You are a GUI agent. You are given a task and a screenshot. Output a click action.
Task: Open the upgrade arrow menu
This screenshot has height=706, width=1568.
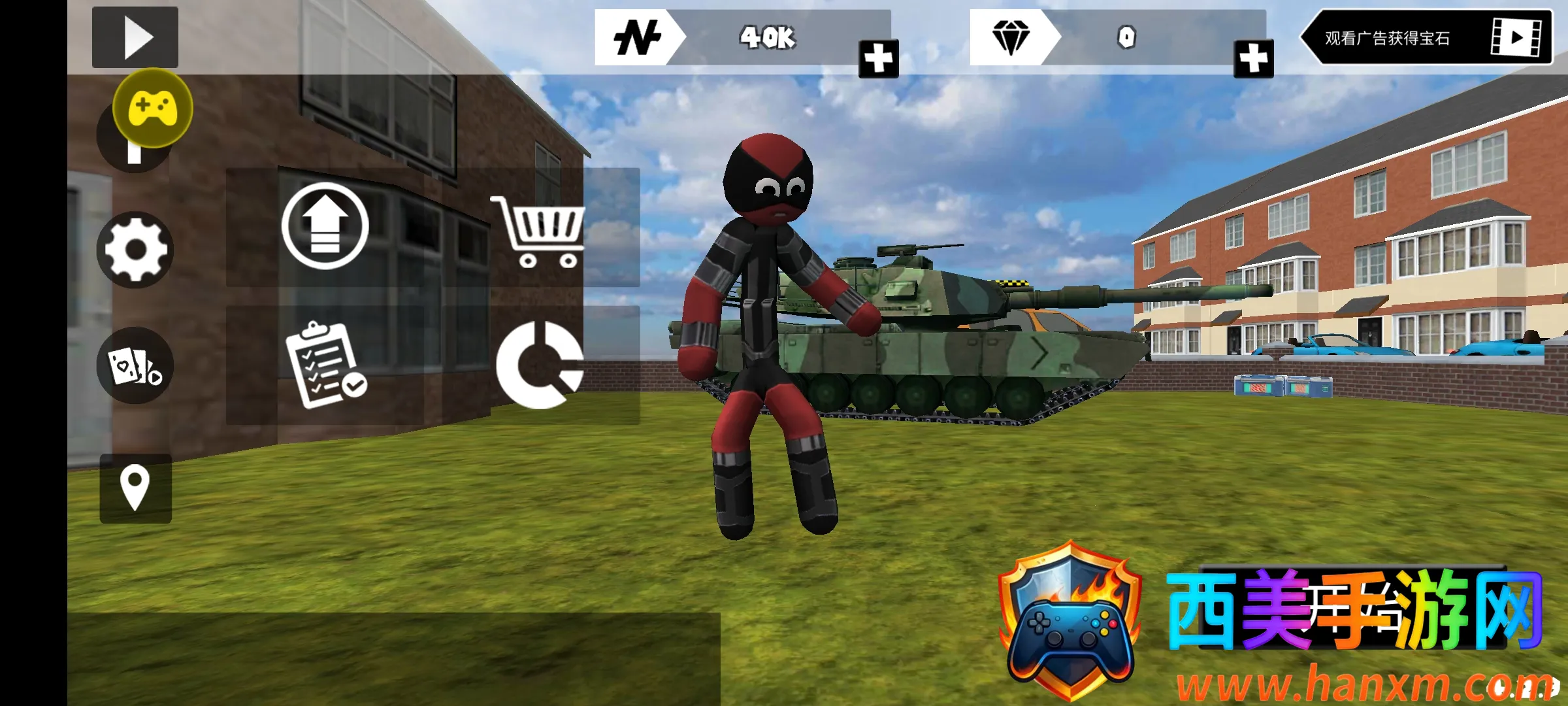pos(325,226)
